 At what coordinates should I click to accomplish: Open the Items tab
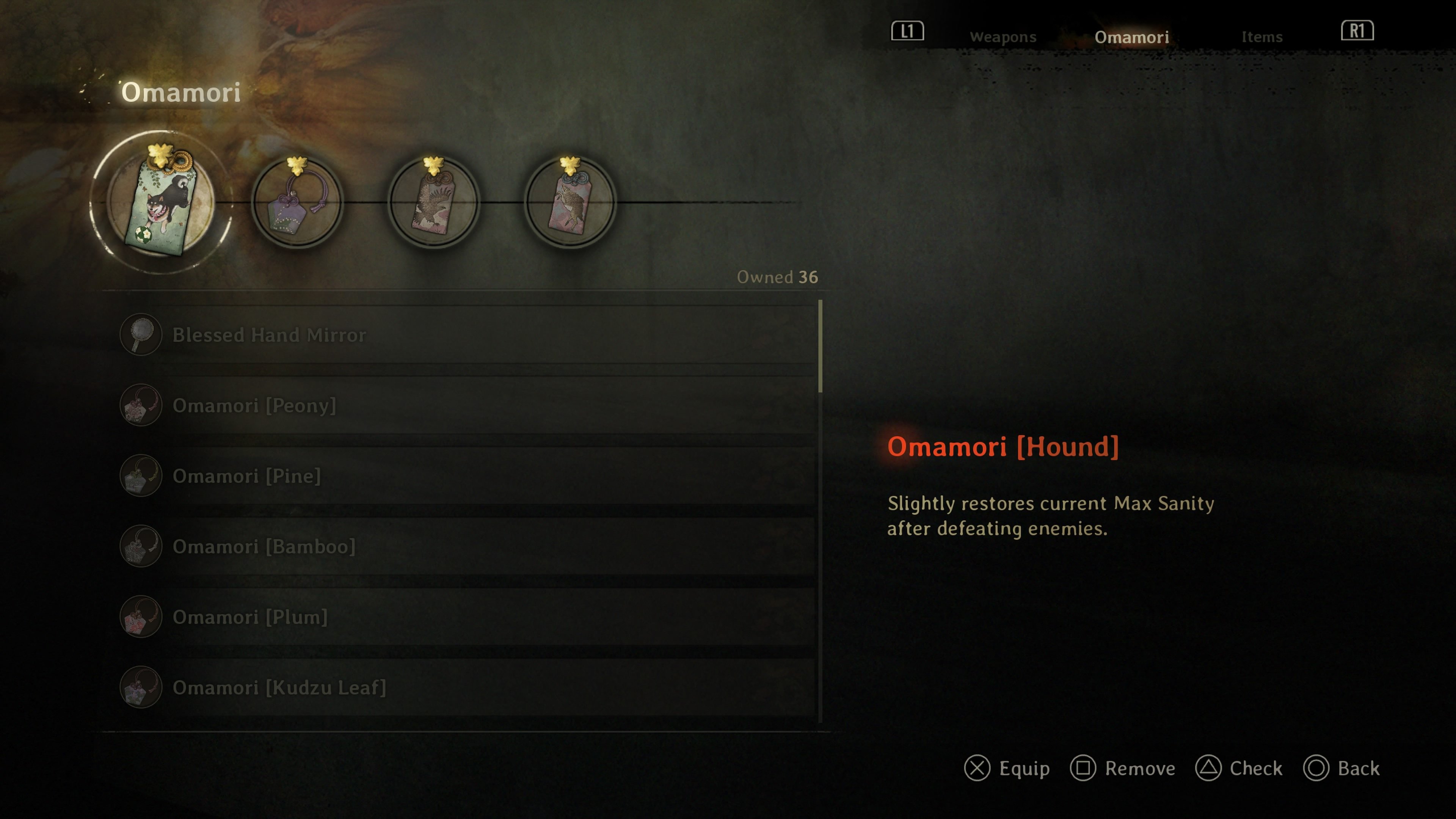[x=1261, y=37]
